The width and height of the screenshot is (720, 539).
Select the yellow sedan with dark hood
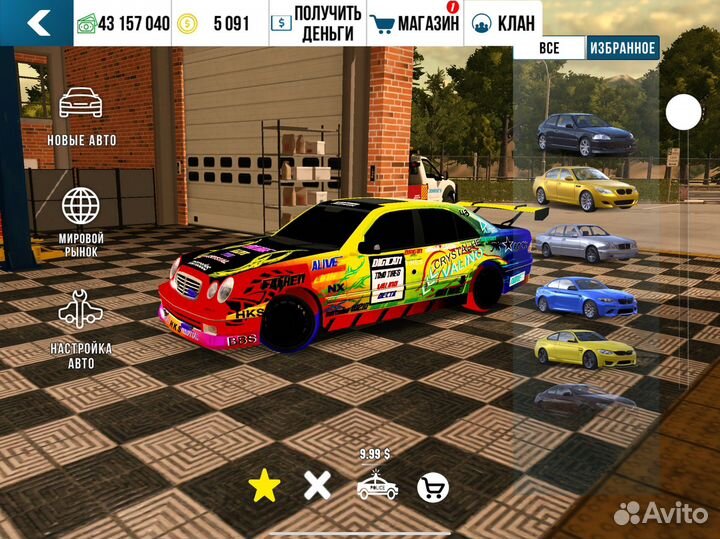tap(585, 186)
